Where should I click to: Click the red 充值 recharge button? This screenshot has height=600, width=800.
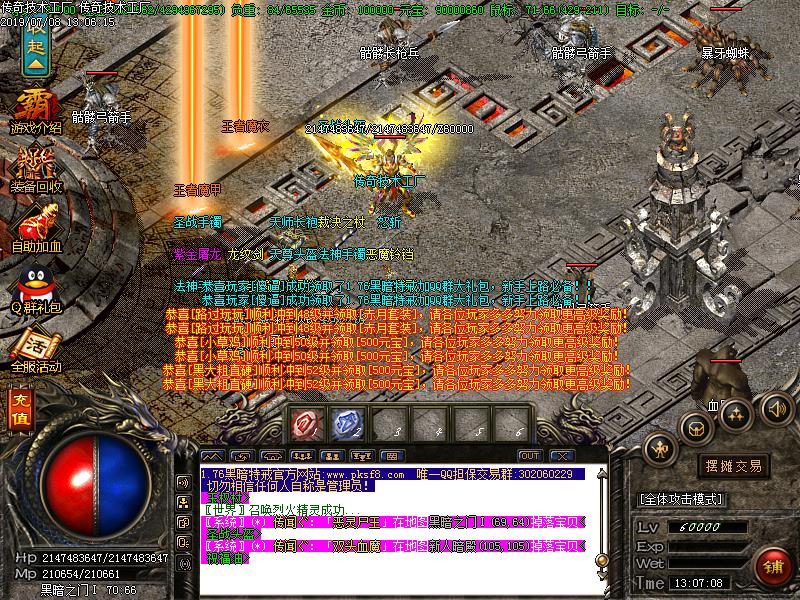[21, 408]
